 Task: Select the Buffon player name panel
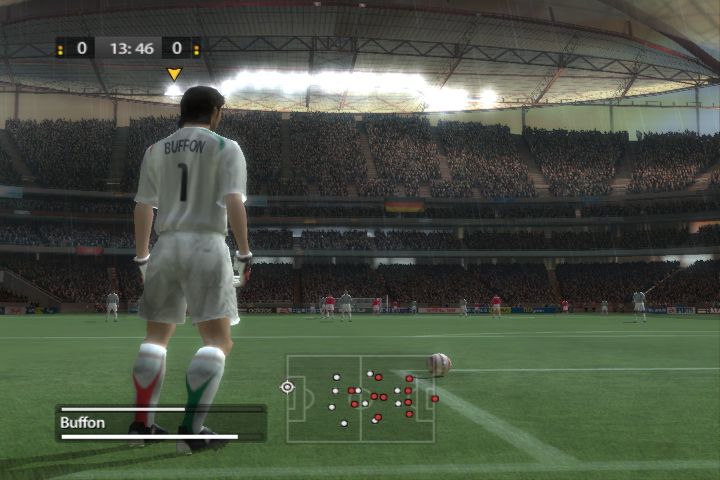[160, 422]
